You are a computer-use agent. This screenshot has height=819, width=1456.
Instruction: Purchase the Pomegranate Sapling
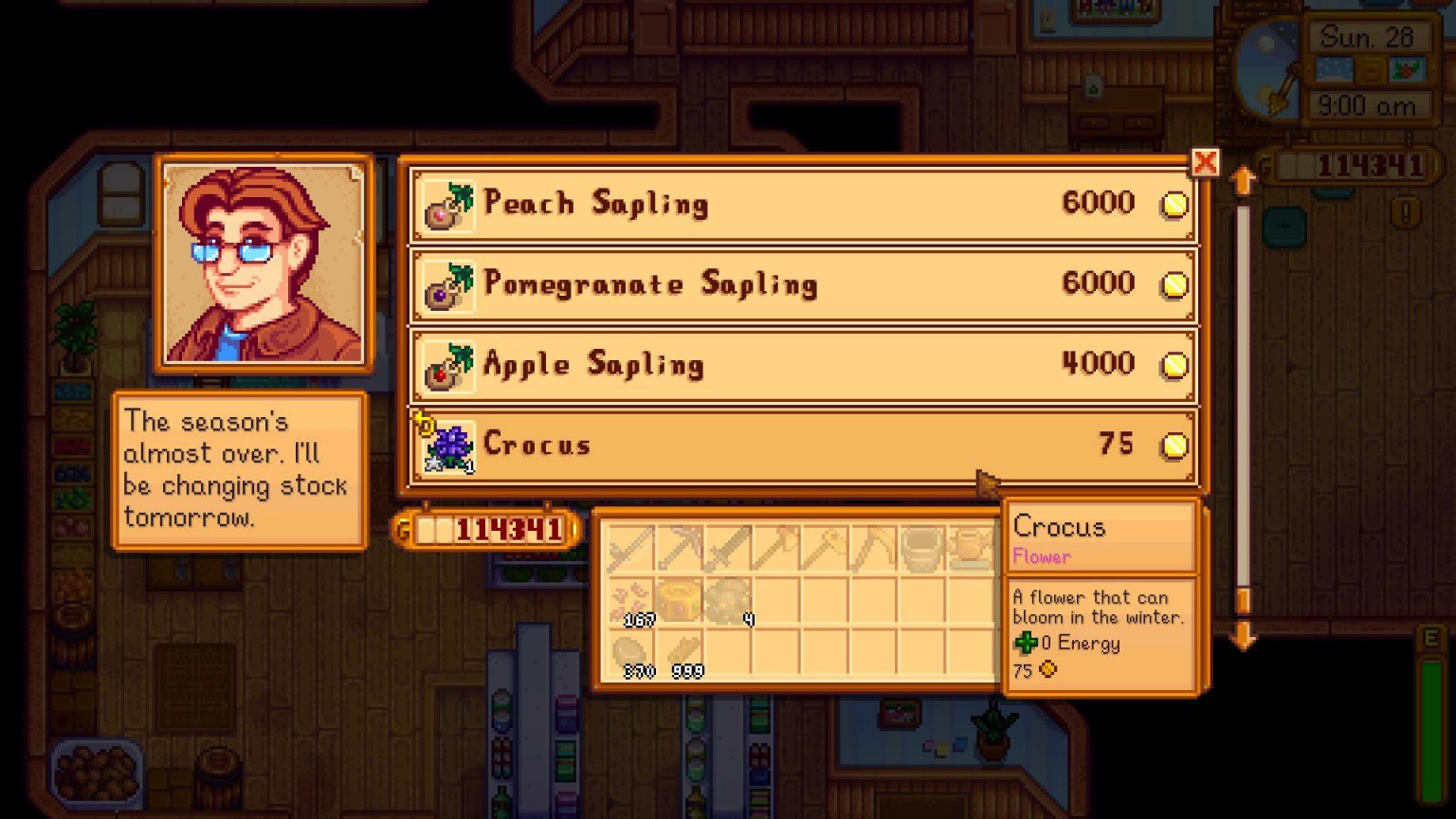[806, 283]
